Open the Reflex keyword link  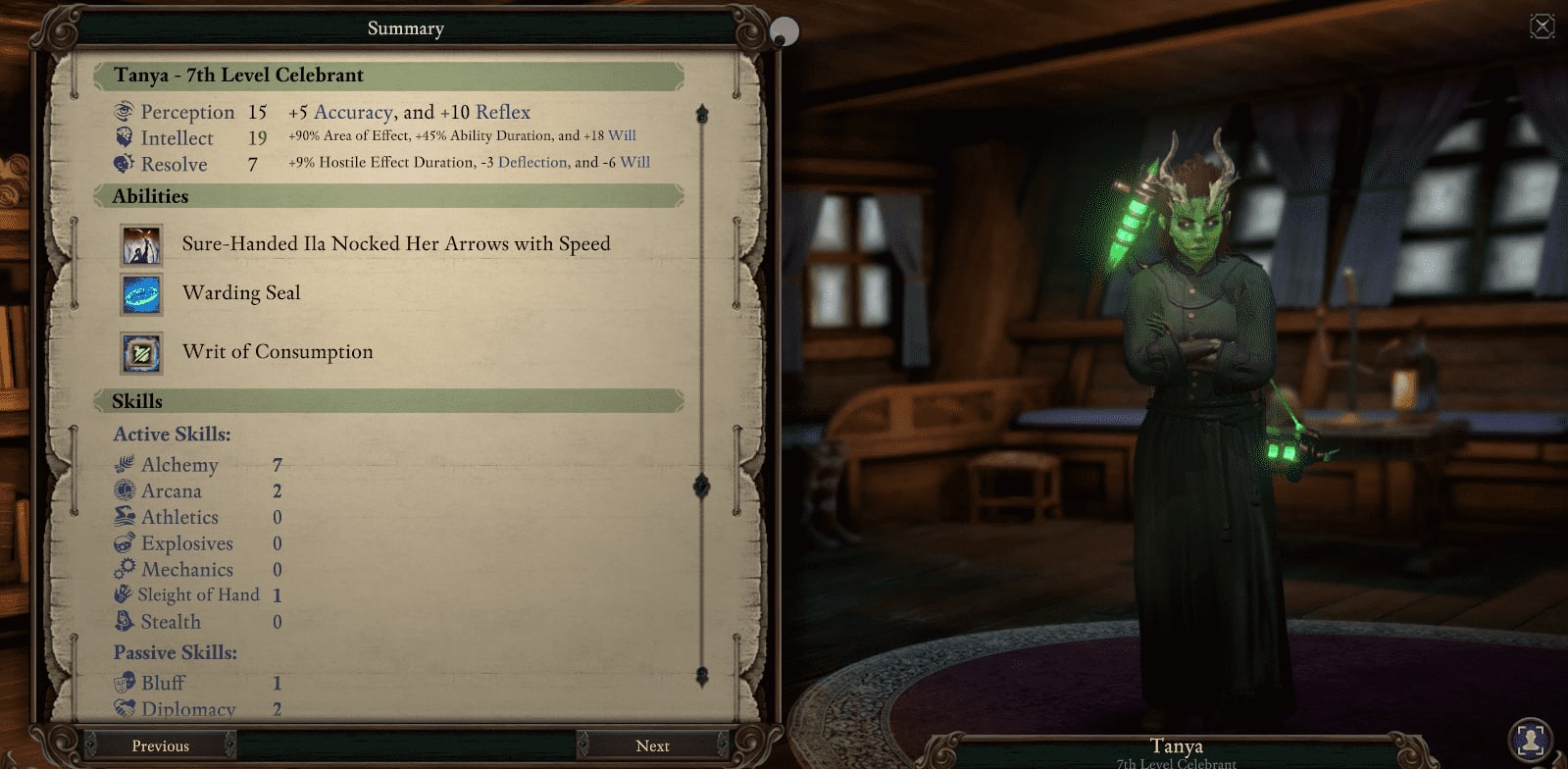(x=502, y=112)
